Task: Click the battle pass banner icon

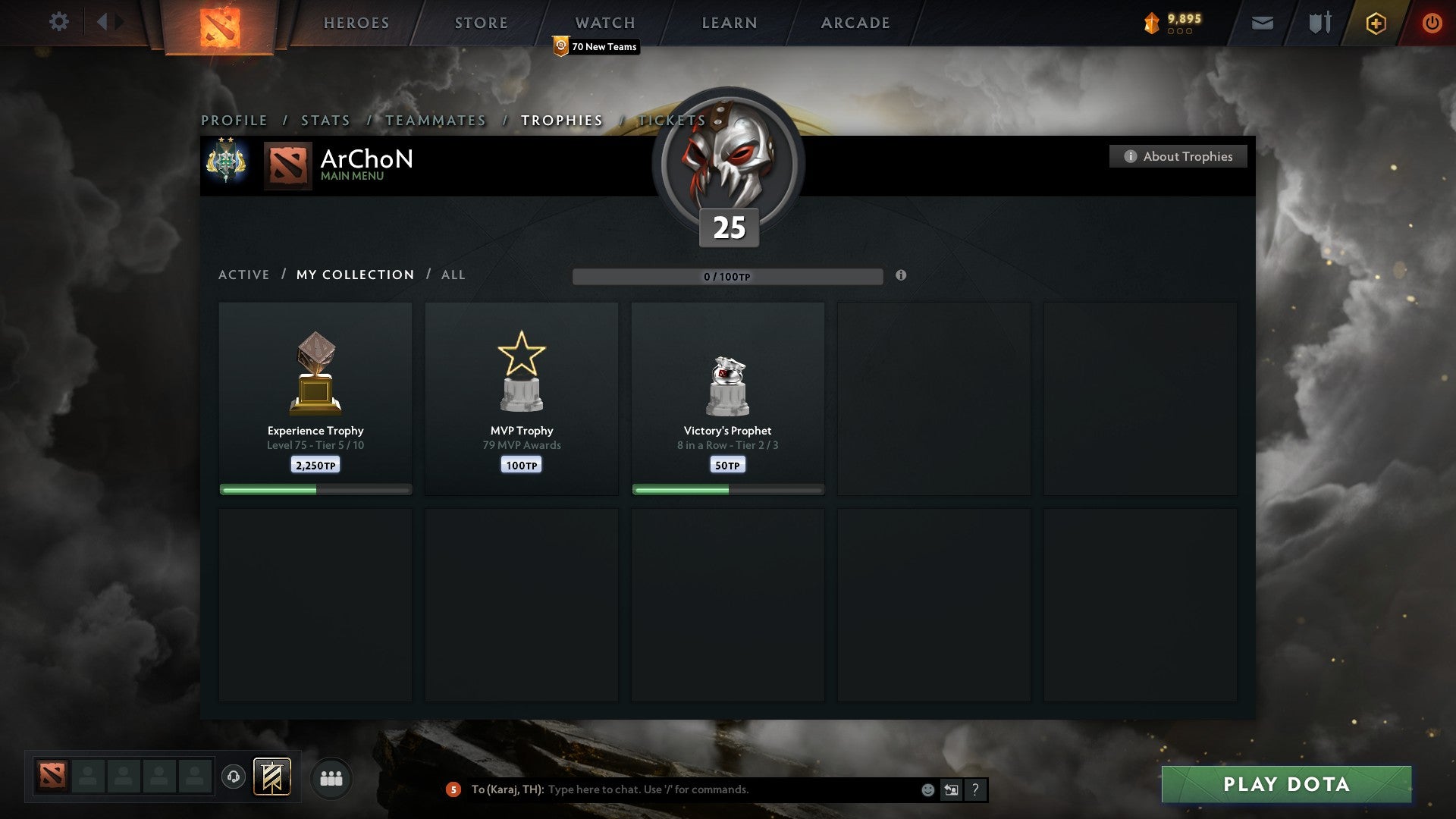Action: (x=271, y=777)
